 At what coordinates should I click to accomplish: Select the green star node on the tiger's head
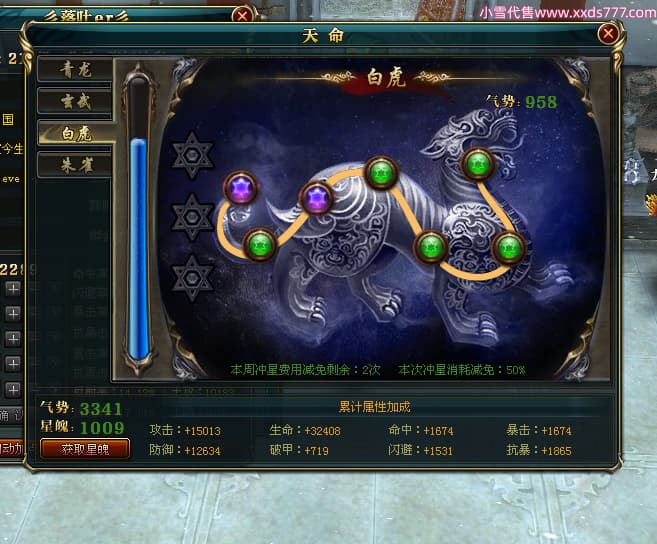click(x=479, y=163)
